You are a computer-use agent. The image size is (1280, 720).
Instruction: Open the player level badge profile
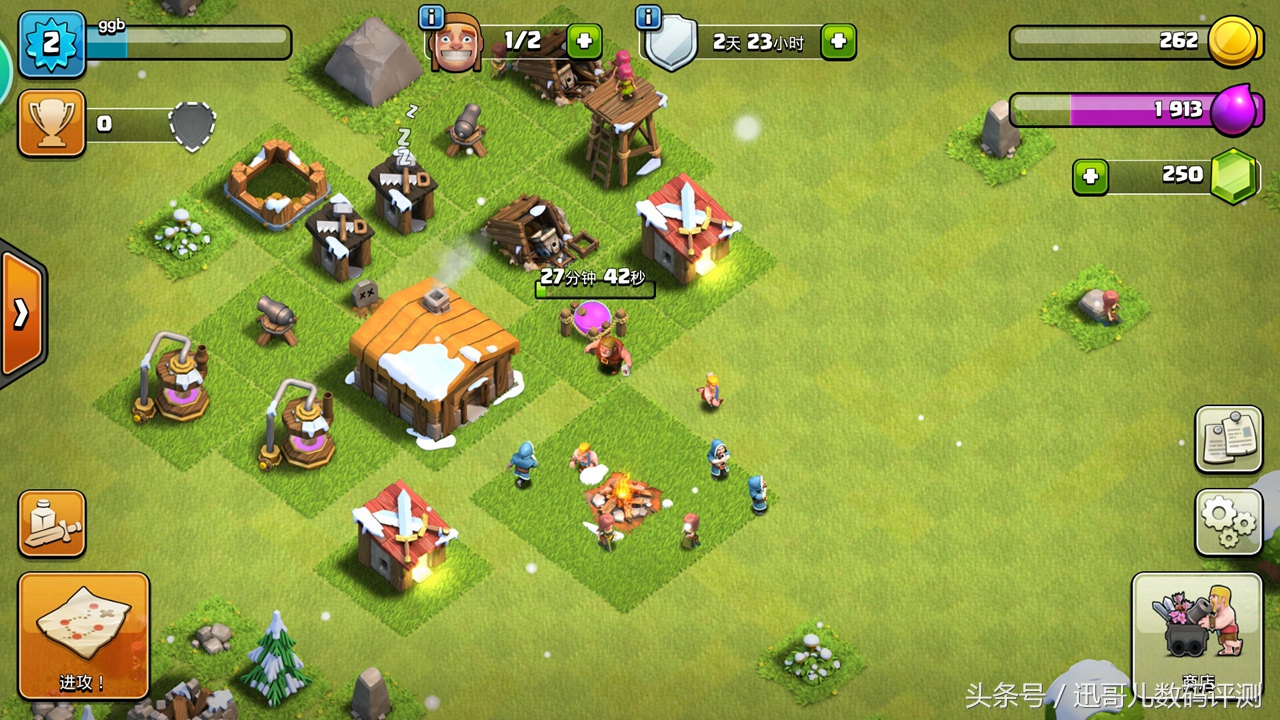click(51, 44)
